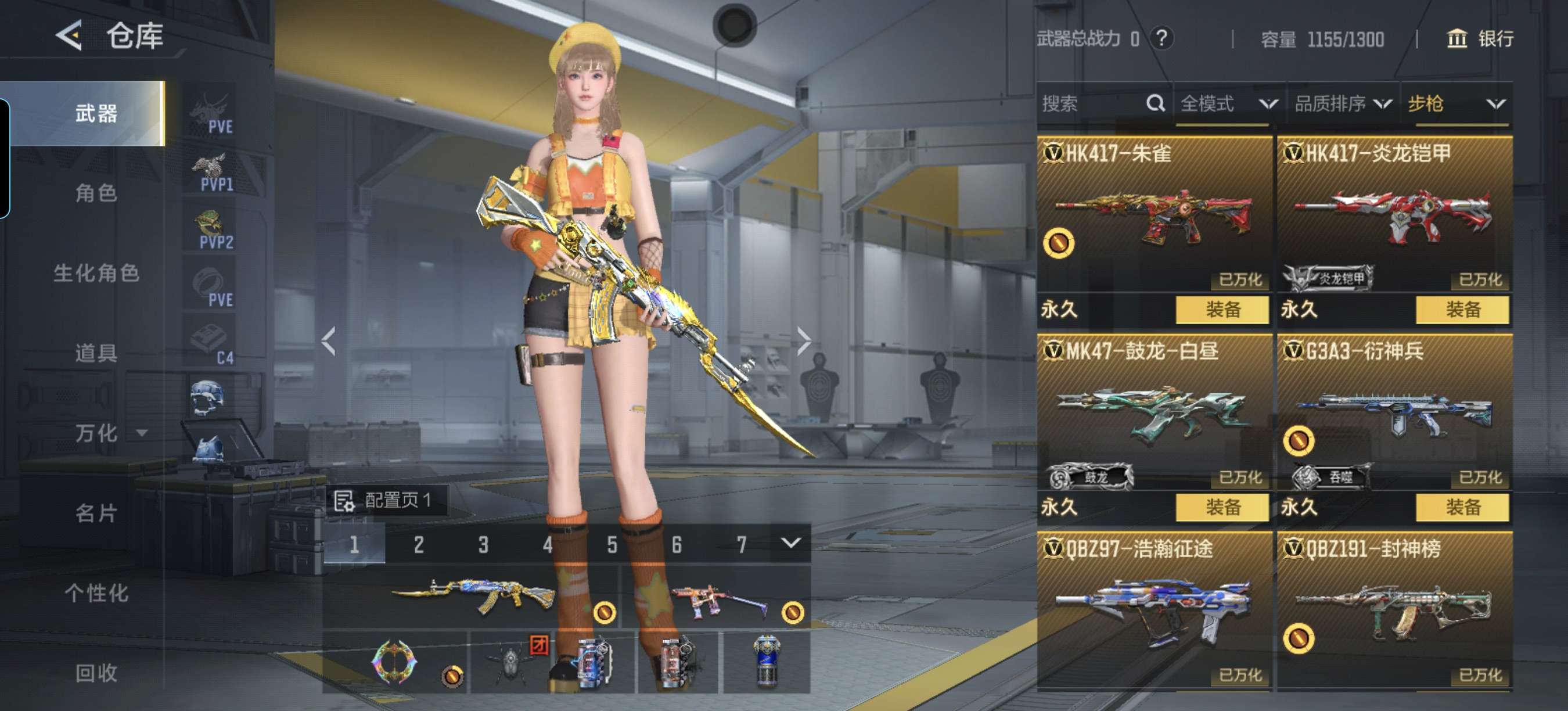The image size is (1568, 711).
Task: Equip the G3A3-衍神兵 rifle
Action: click(x=1462, y=507)
